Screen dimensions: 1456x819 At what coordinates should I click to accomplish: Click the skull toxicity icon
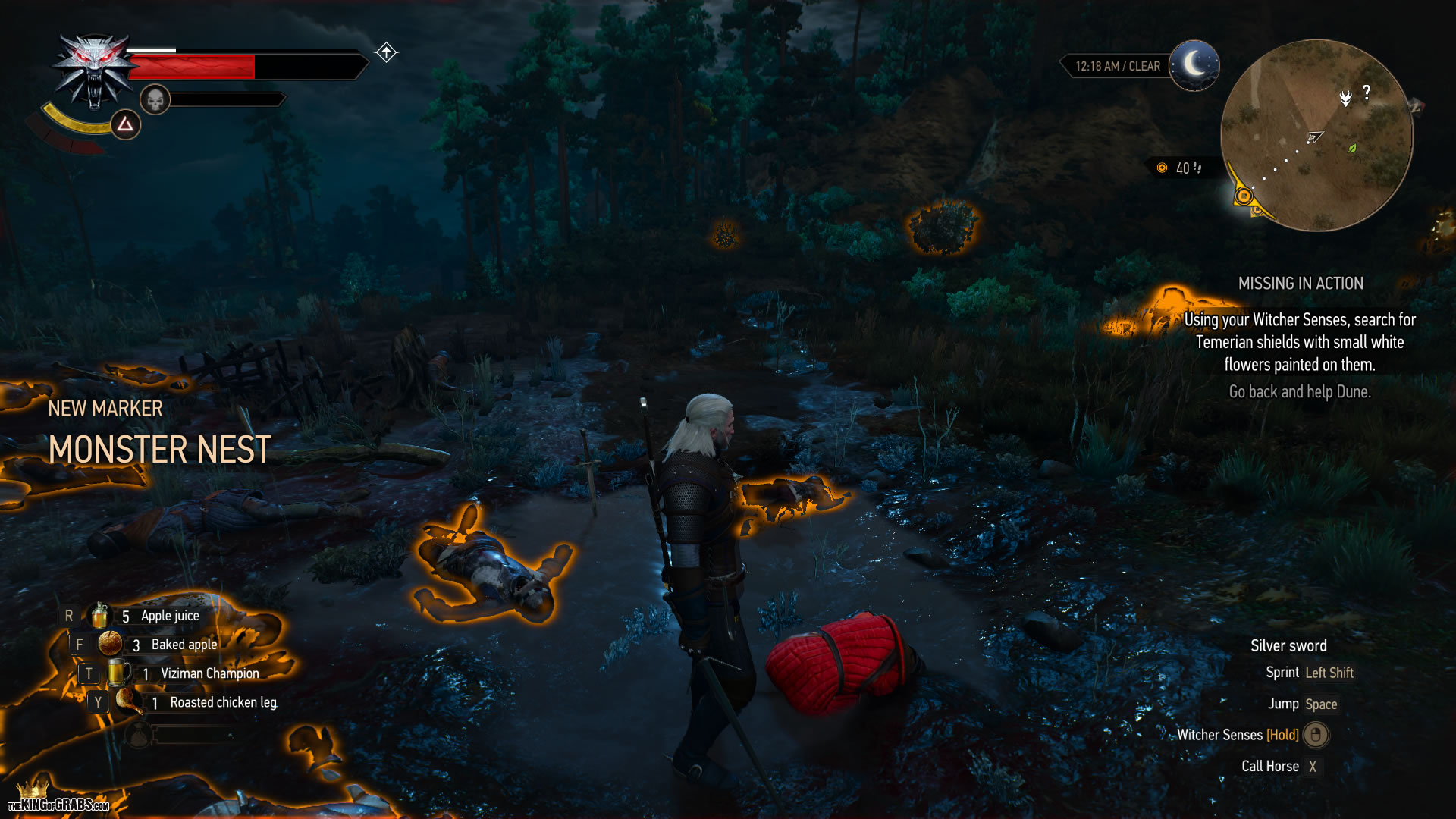155,99
